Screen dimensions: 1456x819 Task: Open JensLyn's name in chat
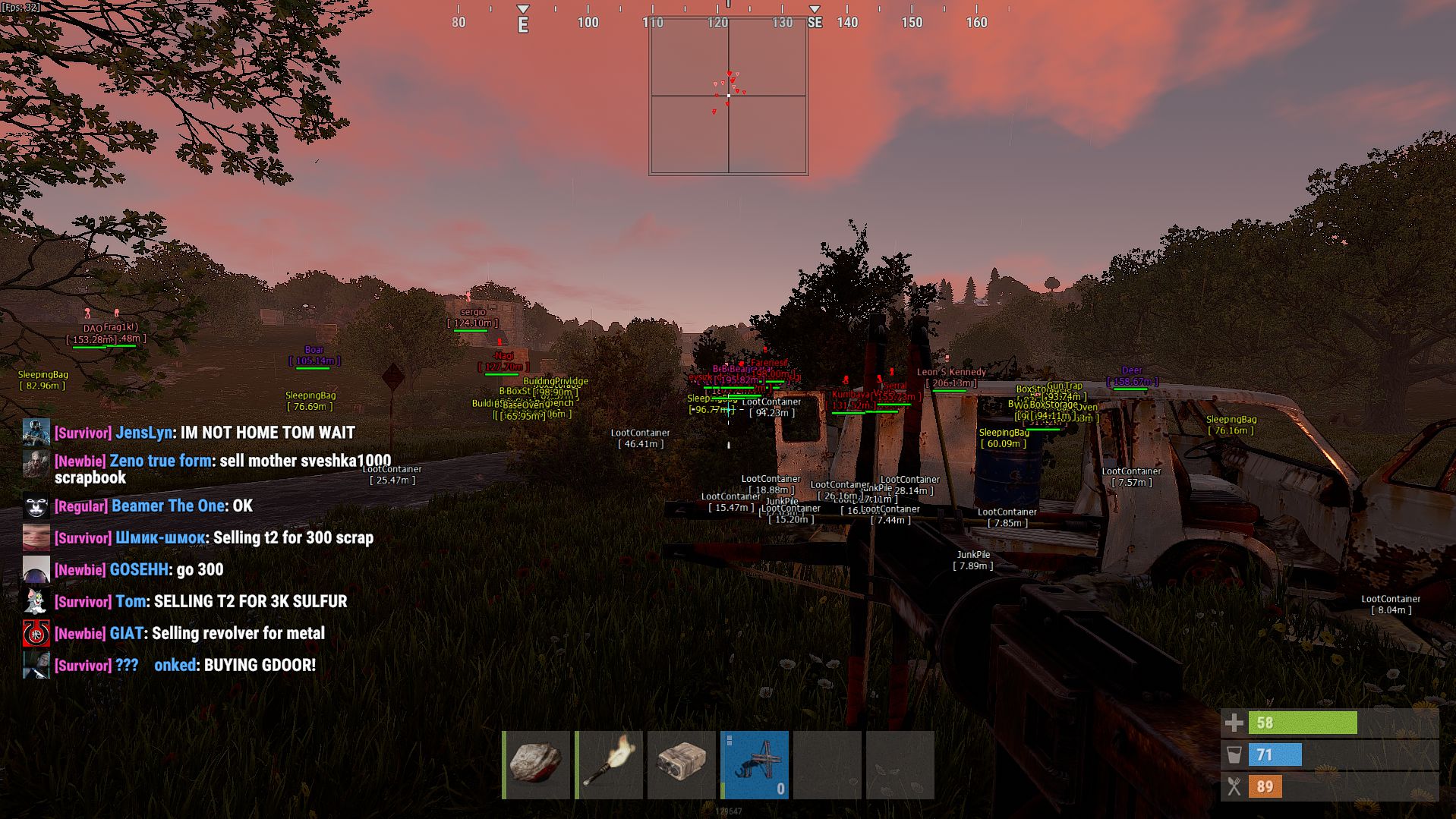(x=143, y=433)
